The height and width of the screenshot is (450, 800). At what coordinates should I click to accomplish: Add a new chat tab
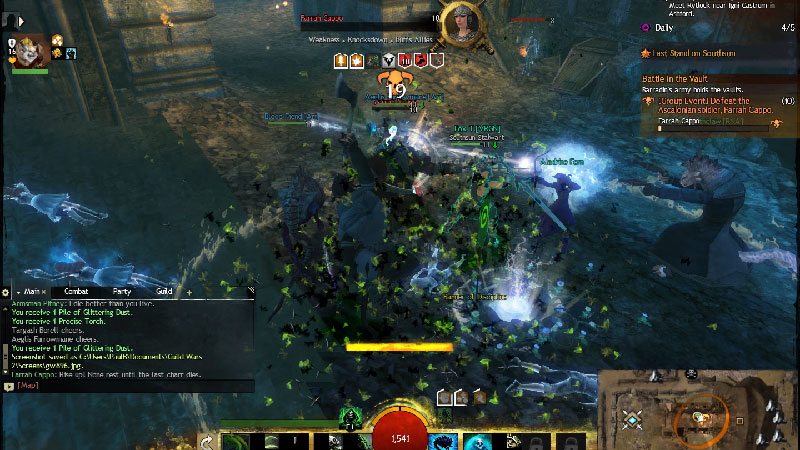point(189,291)
